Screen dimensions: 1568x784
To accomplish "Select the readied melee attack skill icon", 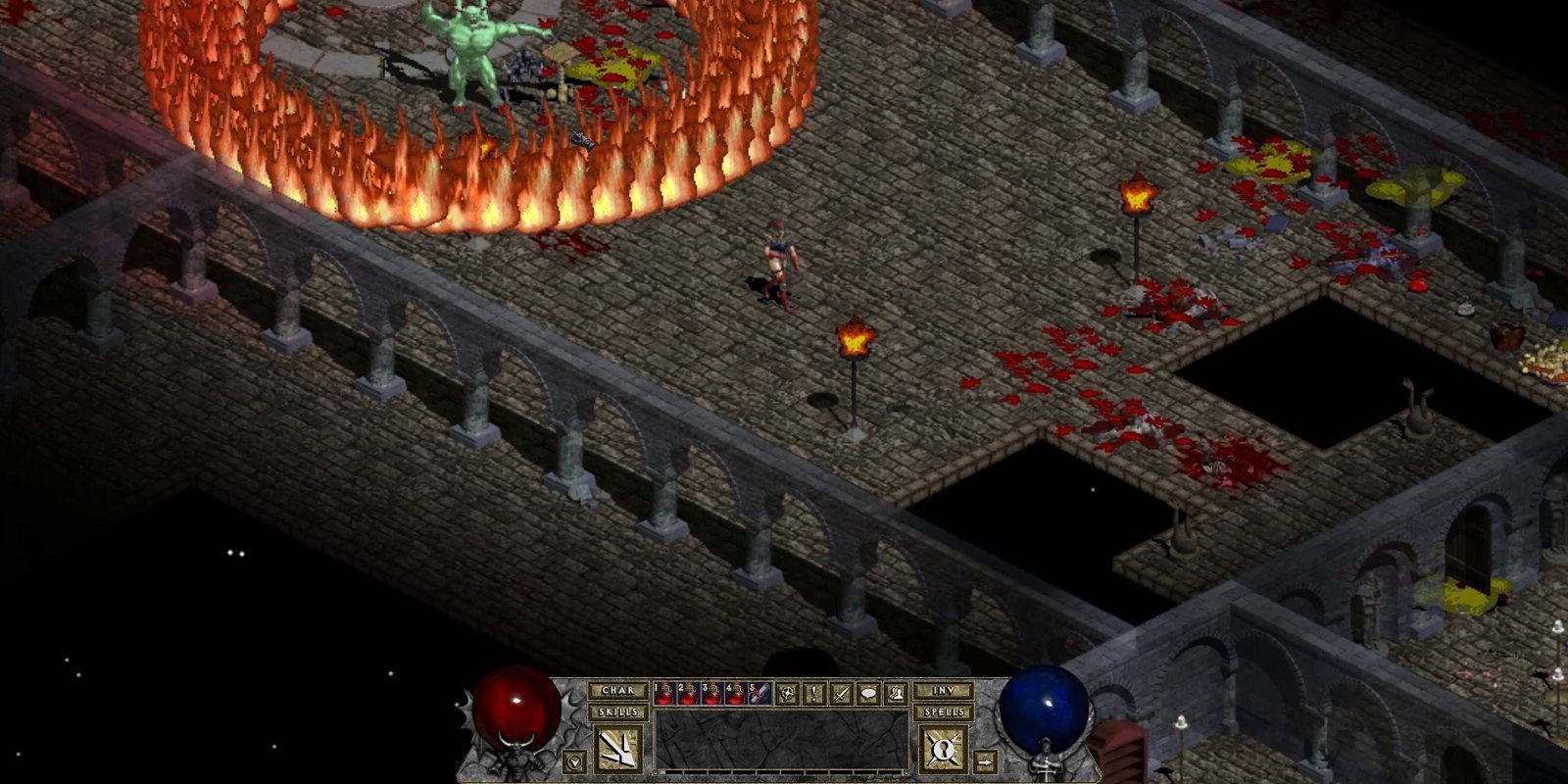I will click(x=618, y=748).
